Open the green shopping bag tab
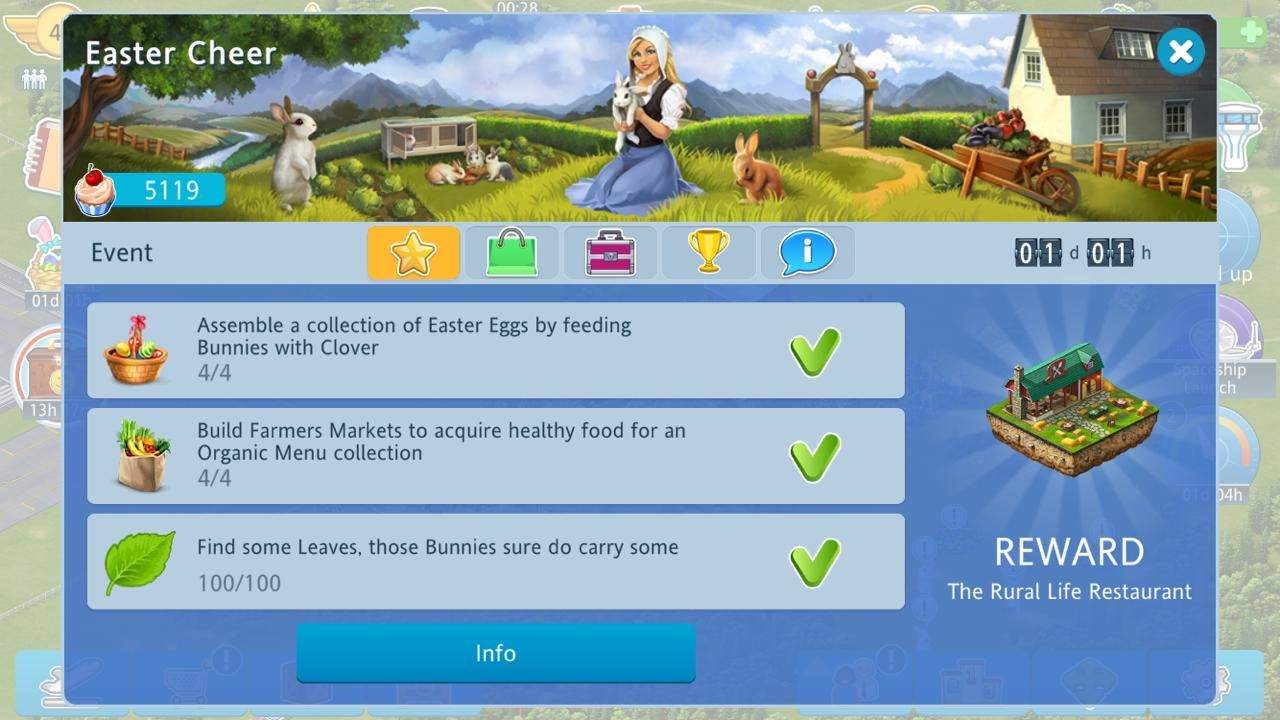1280x720 pixels. [x=511, y=252]
